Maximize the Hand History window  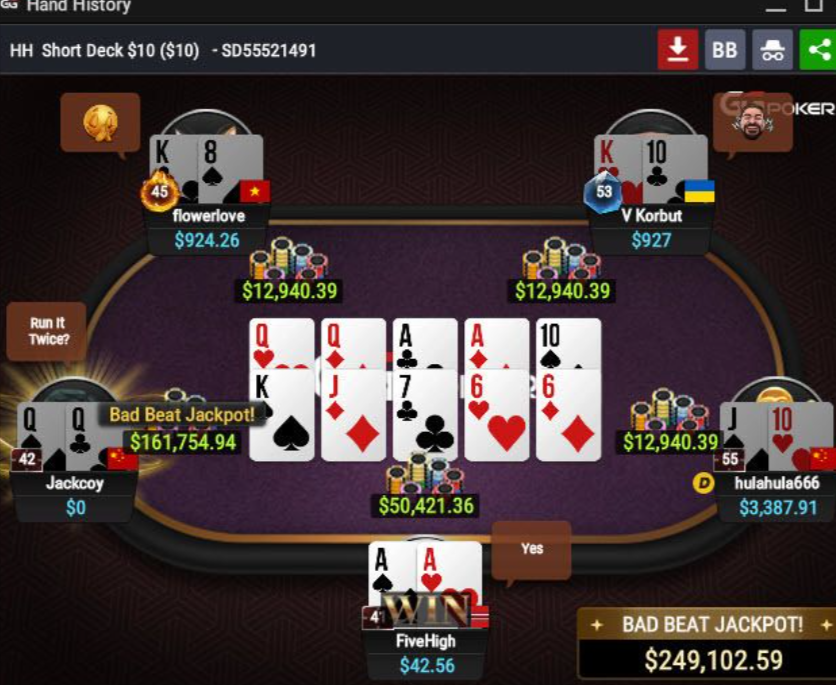coord(812,7)
